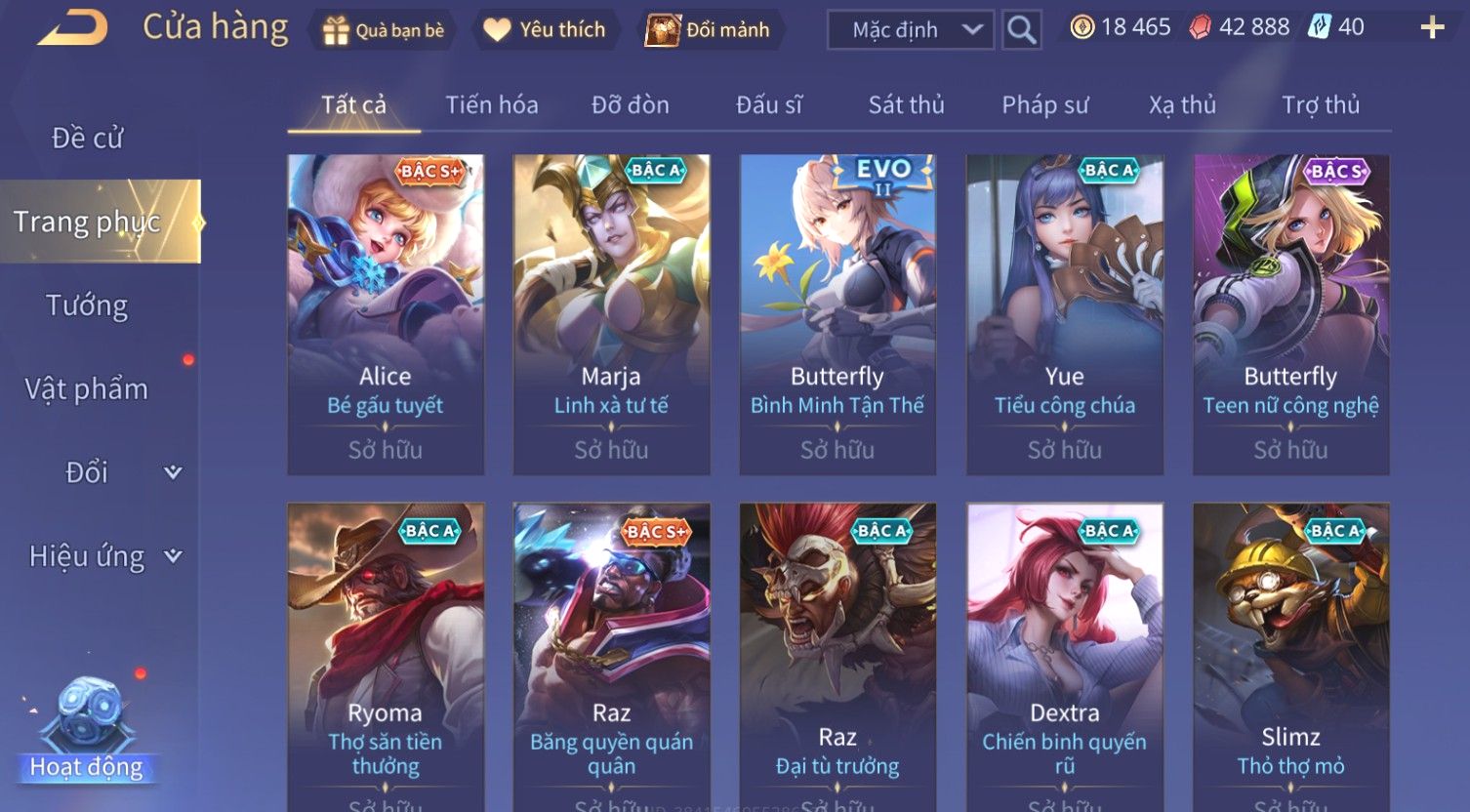This screenshot has height=812, width=1470.
Task: Open the Trợ thủ tab
Action: [1320, 104]
